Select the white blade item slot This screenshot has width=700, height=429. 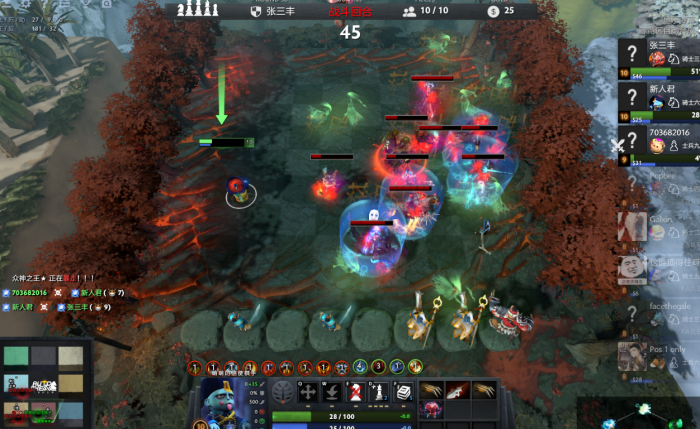[456, 389]
